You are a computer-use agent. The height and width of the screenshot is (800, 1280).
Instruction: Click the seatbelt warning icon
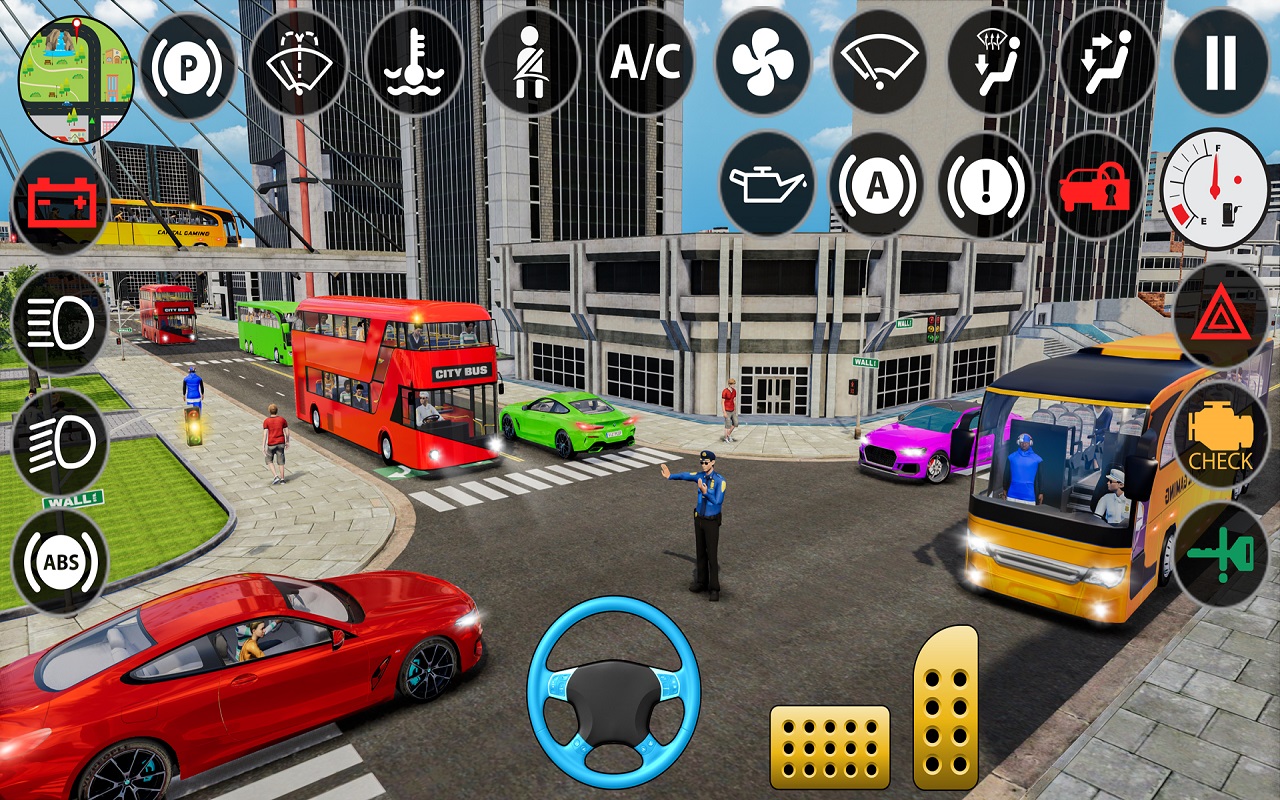click(532, 65)
